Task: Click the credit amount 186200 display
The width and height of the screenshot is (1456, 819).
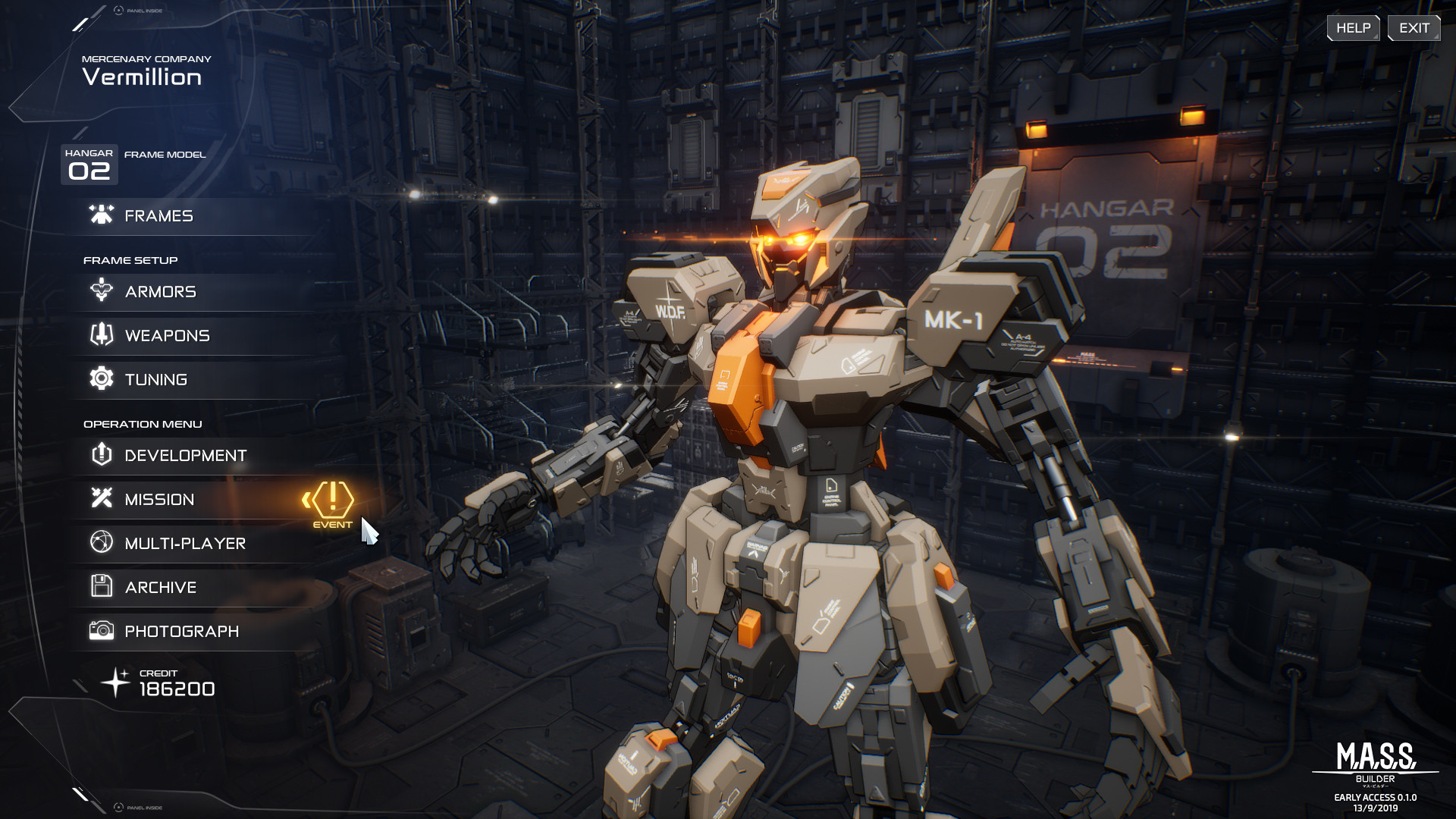Action: pos(177,689)
